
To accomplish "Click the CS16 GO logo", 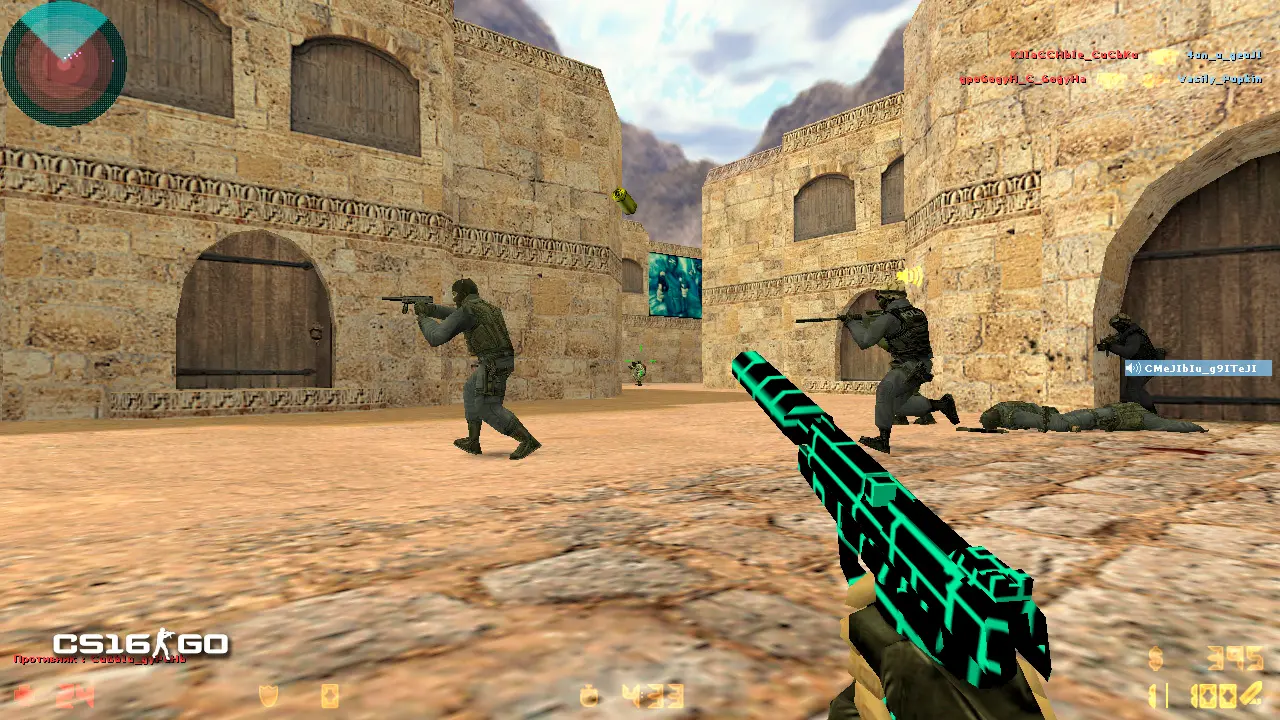I will tap(141, 644).
